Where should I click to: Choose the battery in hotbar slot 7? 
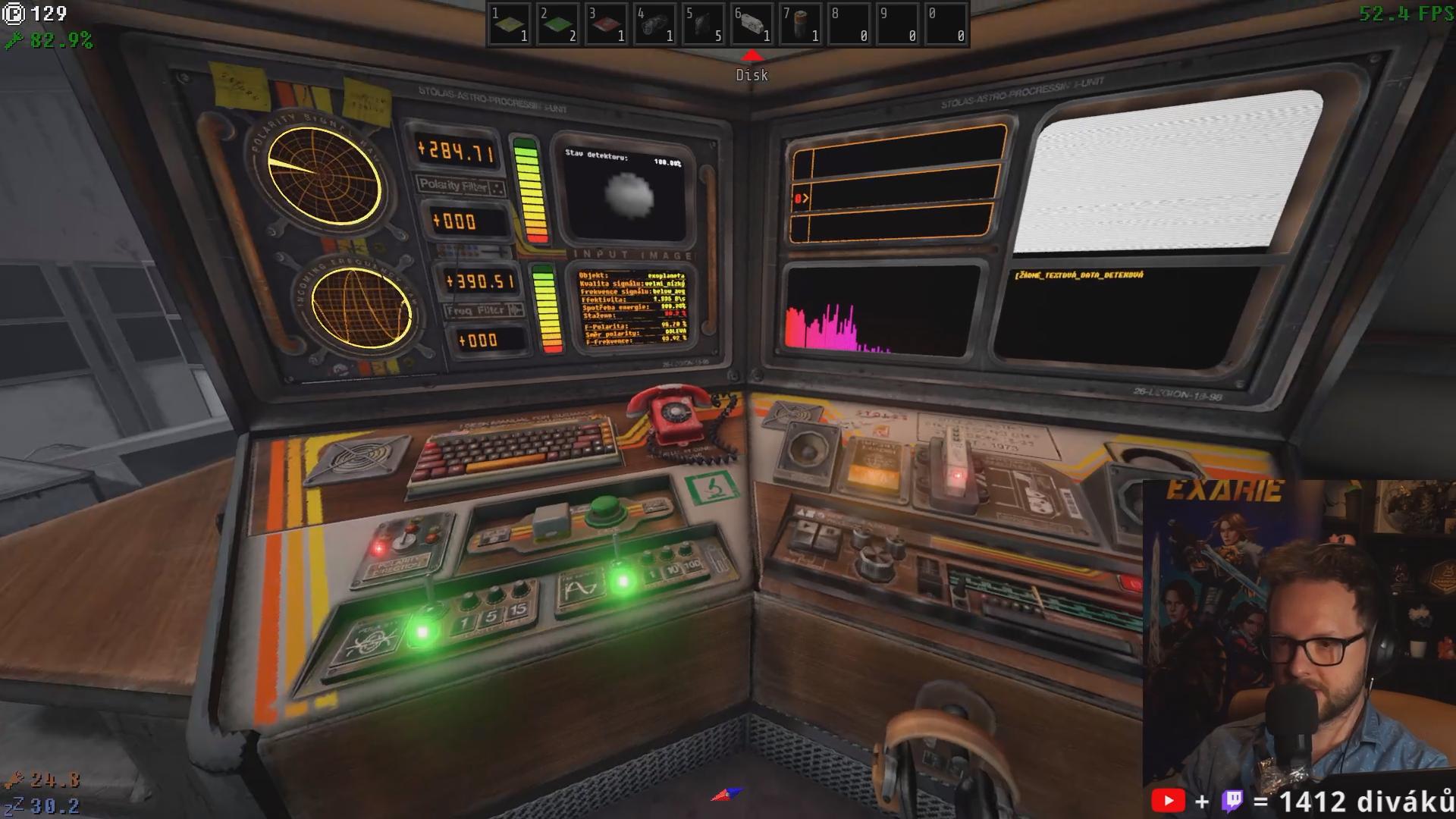click(x=800, y=24)
